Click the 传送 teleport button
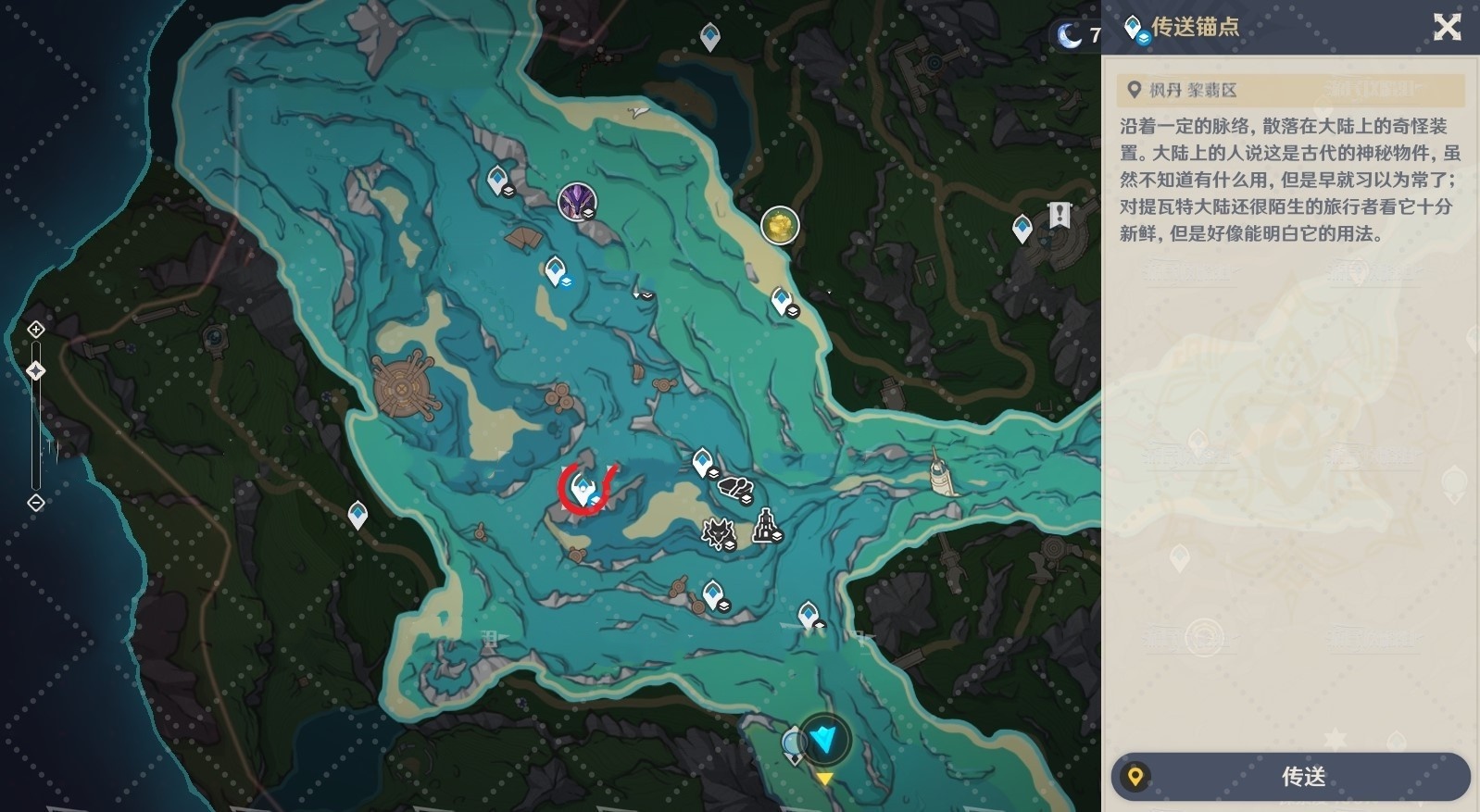This screenshot has height=812, width=1480. [1291, 776]
